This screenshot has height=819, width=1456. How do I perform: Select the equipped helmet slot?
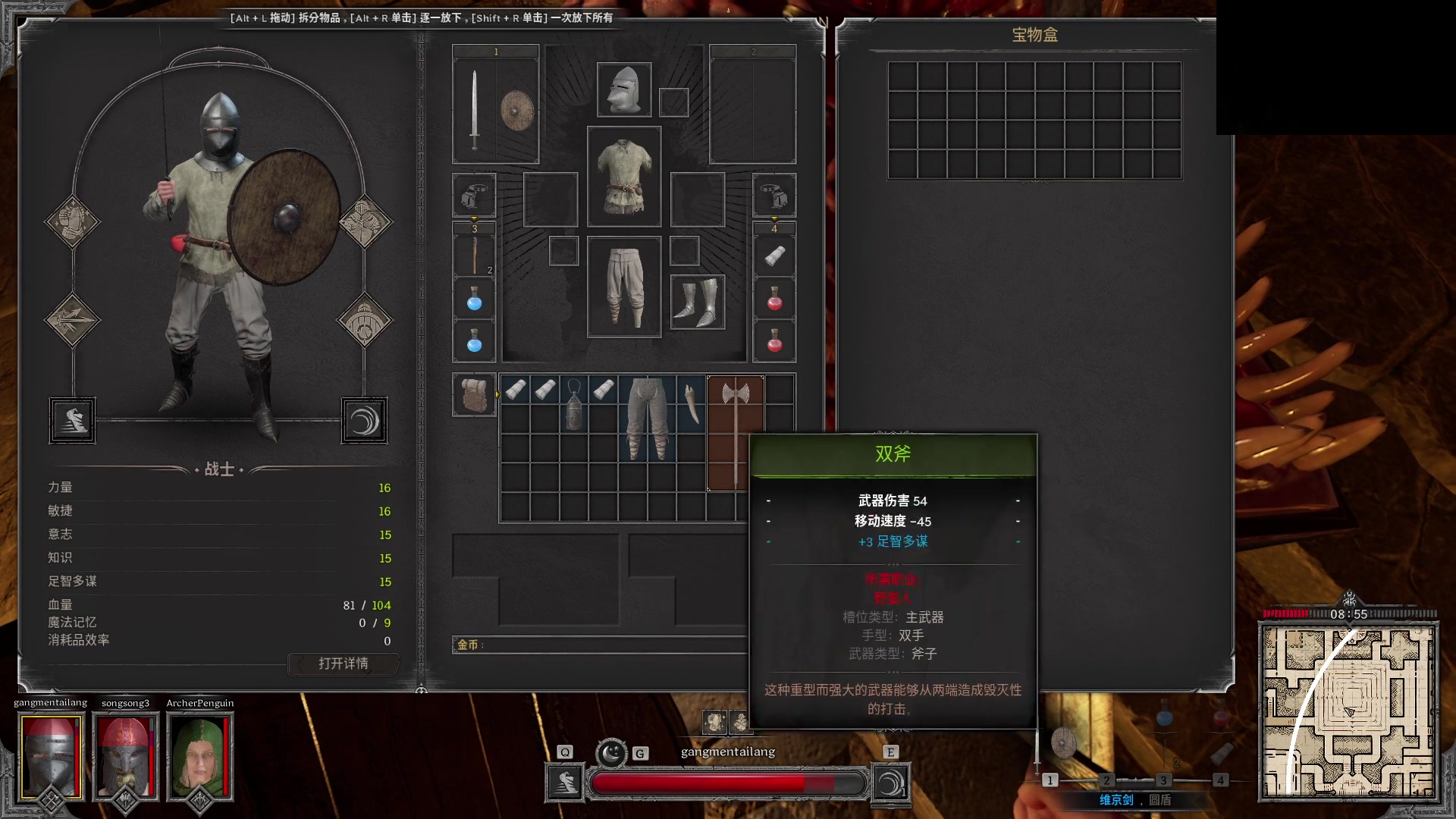click(x=624, y=89)
